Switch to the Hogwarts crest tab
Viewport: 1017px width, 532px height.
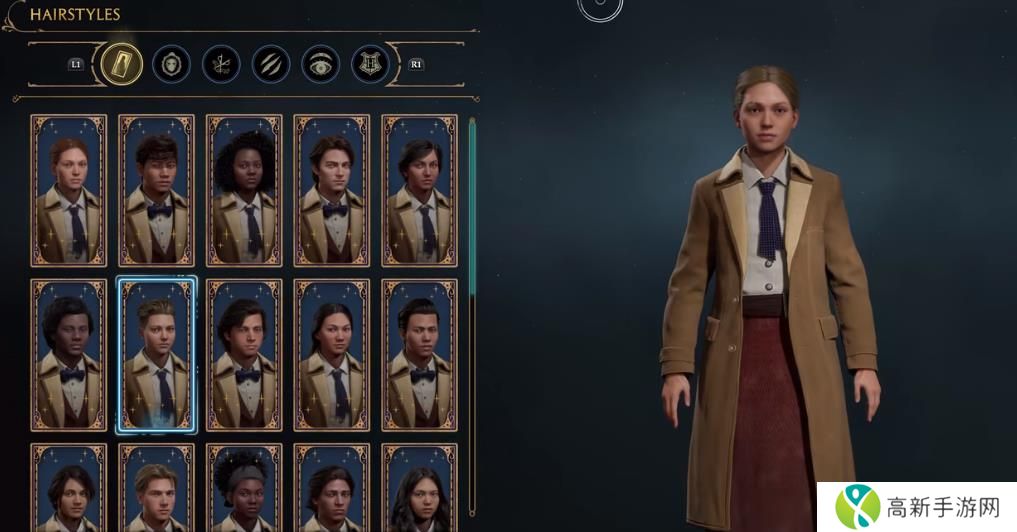[370, 64]
